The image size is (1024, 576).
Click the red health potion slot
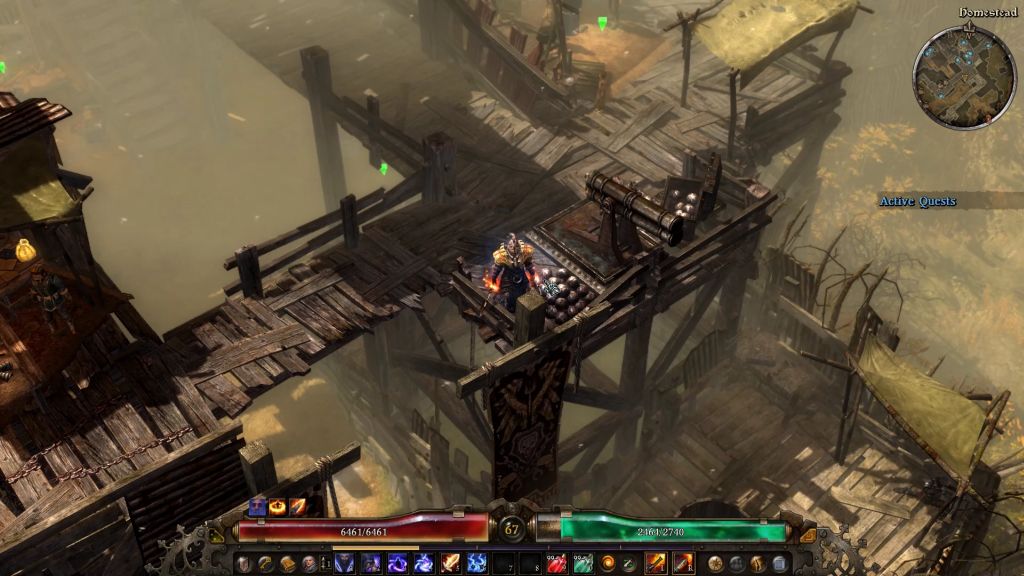(556, 564)
